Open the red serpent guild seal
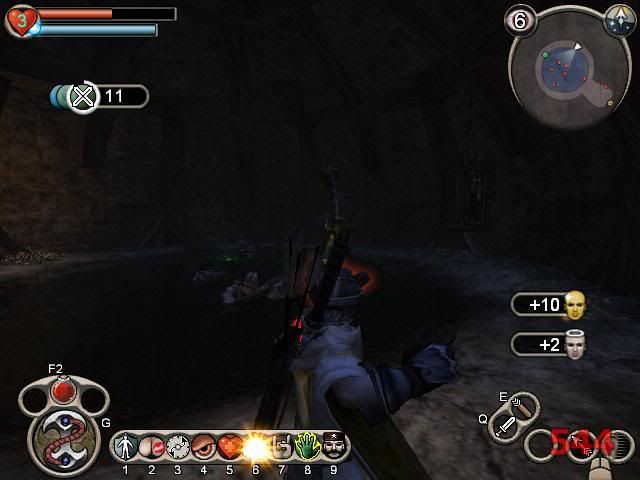The width and height of the screenshot is (640, 480). [62, 437]
